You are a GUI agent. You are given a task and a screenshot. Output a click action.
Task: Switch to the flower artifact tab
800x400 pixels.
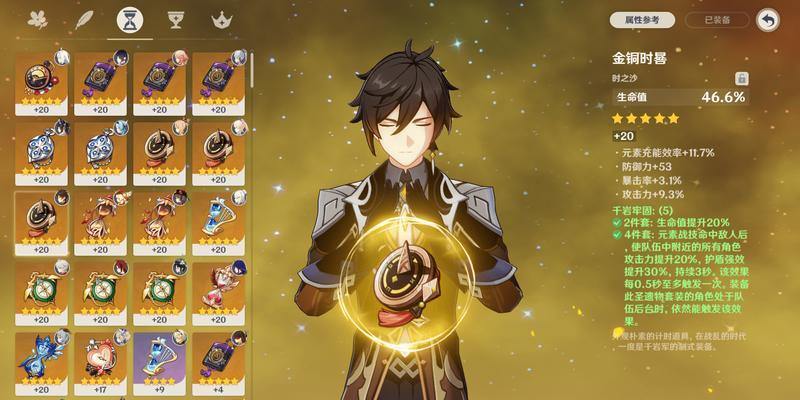pos(40,19)
